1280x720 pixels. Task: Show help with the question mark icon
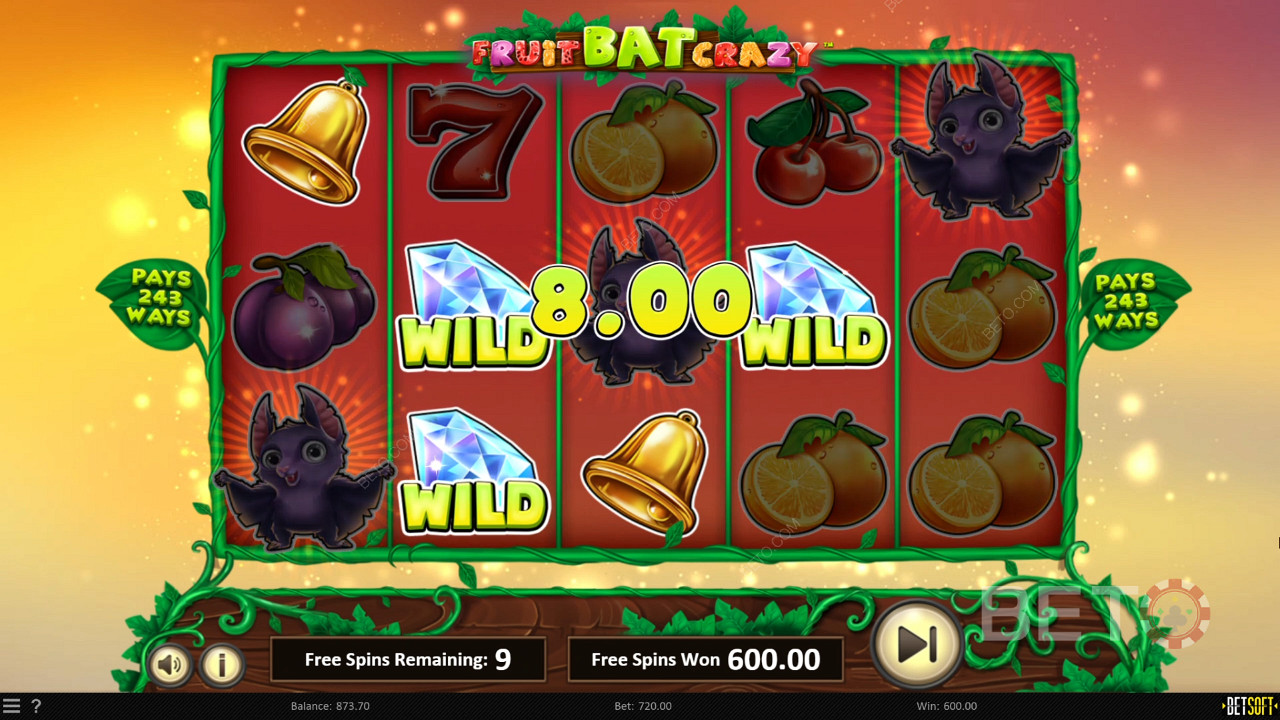pyautogui.click(x=36, y=706)
